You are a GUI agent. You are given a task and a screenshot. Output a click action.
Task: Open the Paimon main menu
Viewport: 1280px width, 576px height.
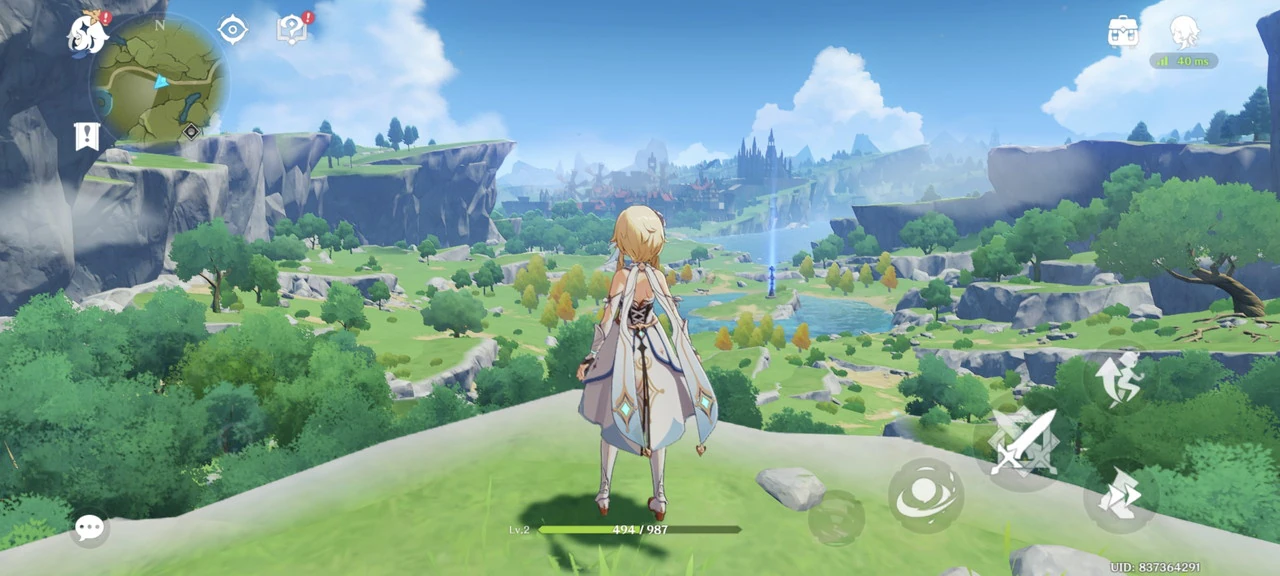tap(88, 34)
